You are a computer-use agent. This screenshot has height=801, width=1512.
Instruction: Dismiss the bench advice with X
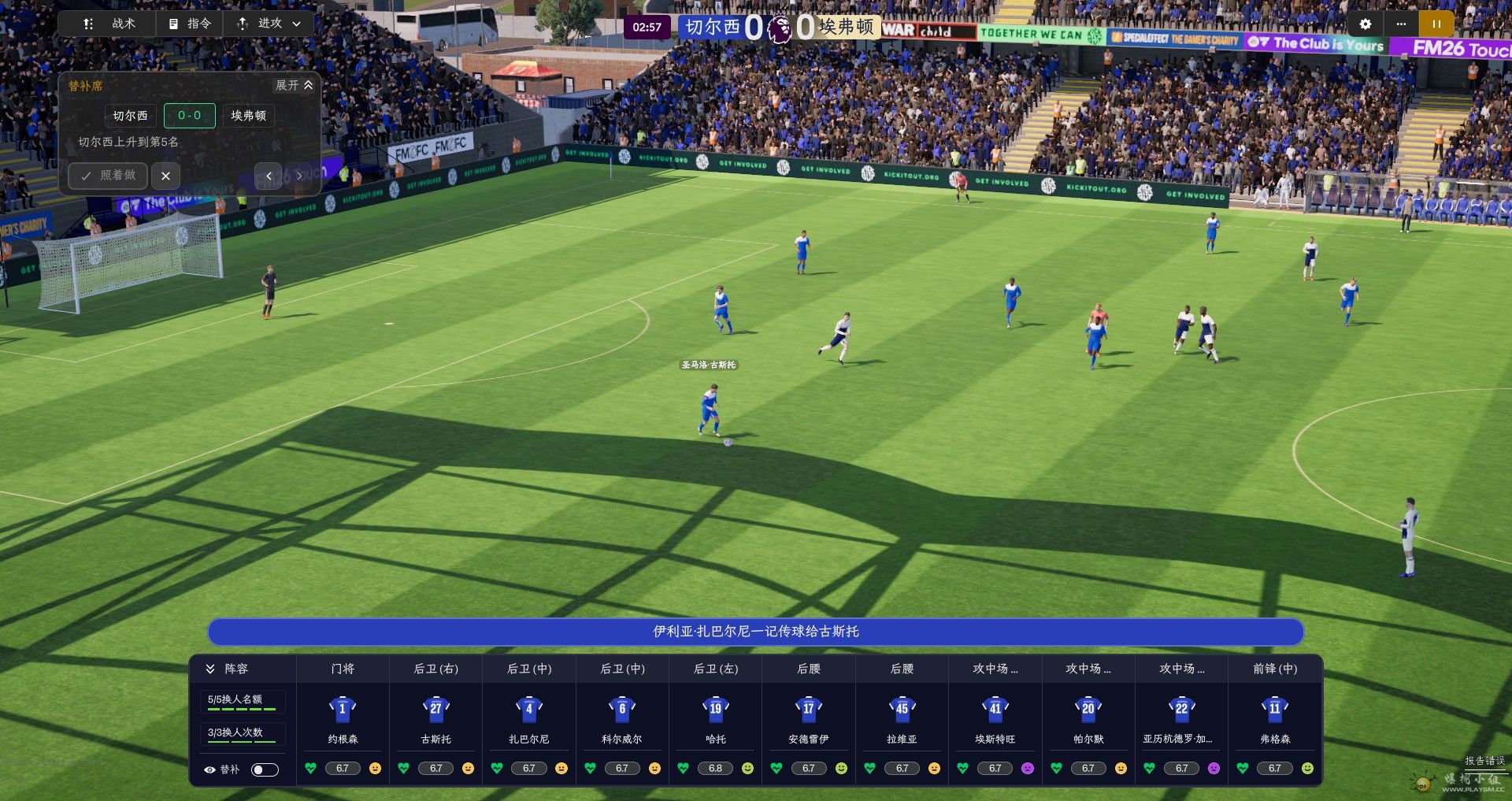coord(165,176)
